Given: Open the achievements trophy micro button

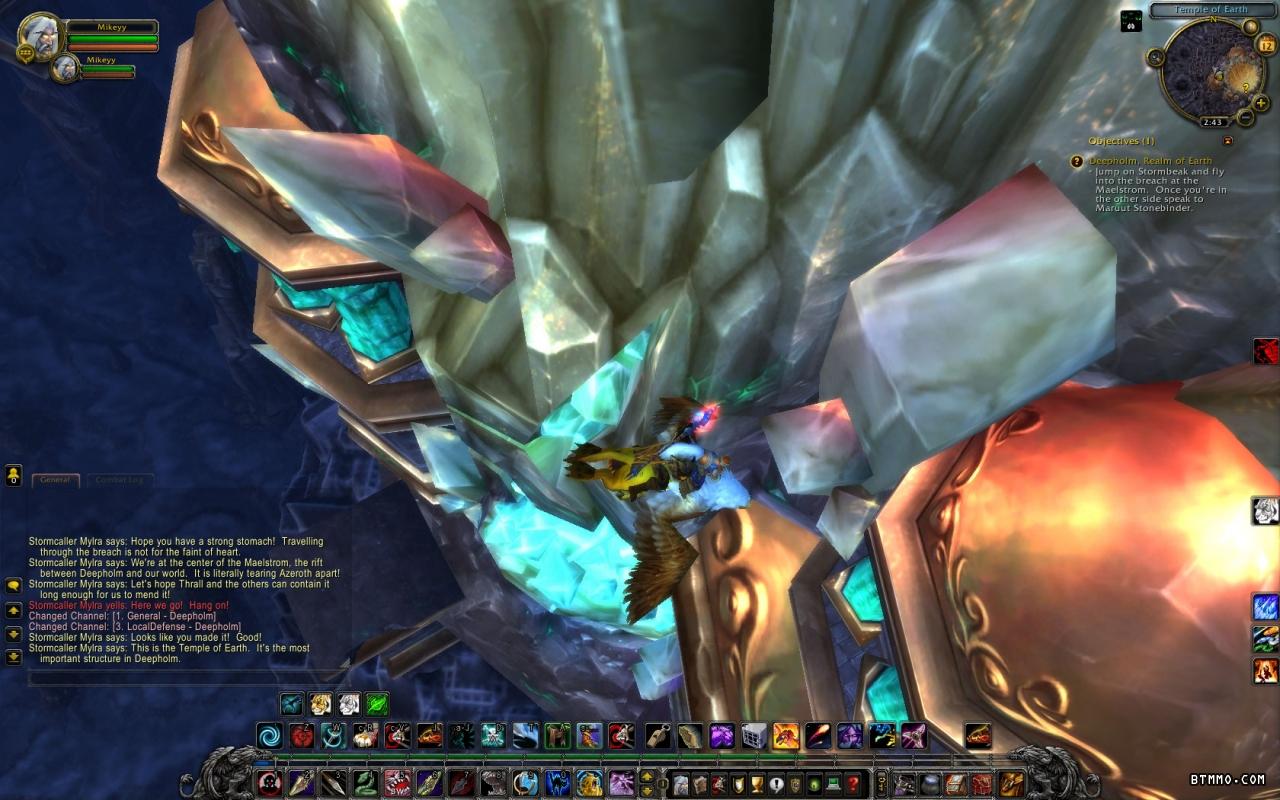Looking at the screenshot, I should tap(758, 784).
